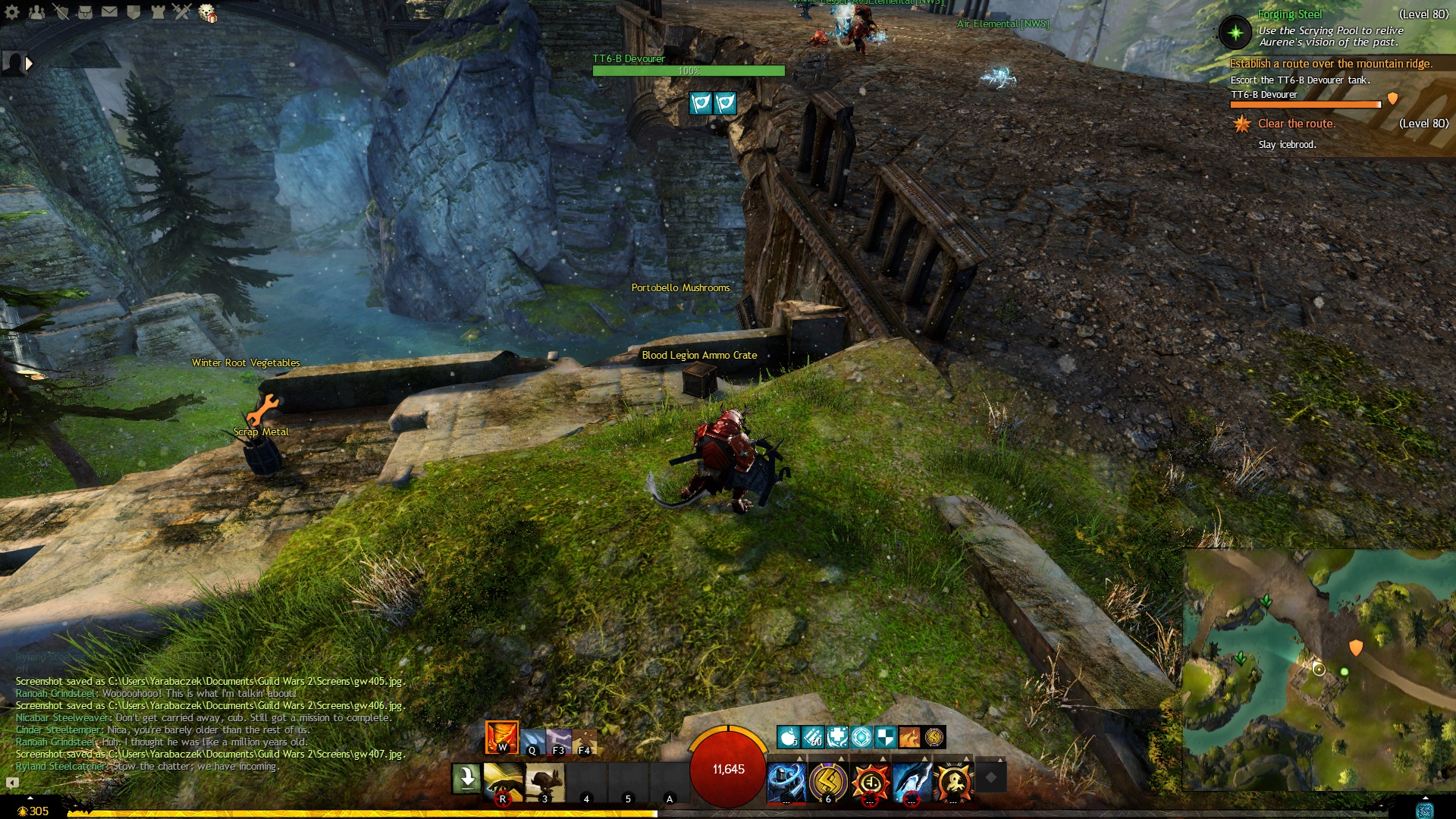Image resolution: width=1456 pixels, height=819 pixels.
Task: Open the inventory bag icon
Action: point(85,12)
